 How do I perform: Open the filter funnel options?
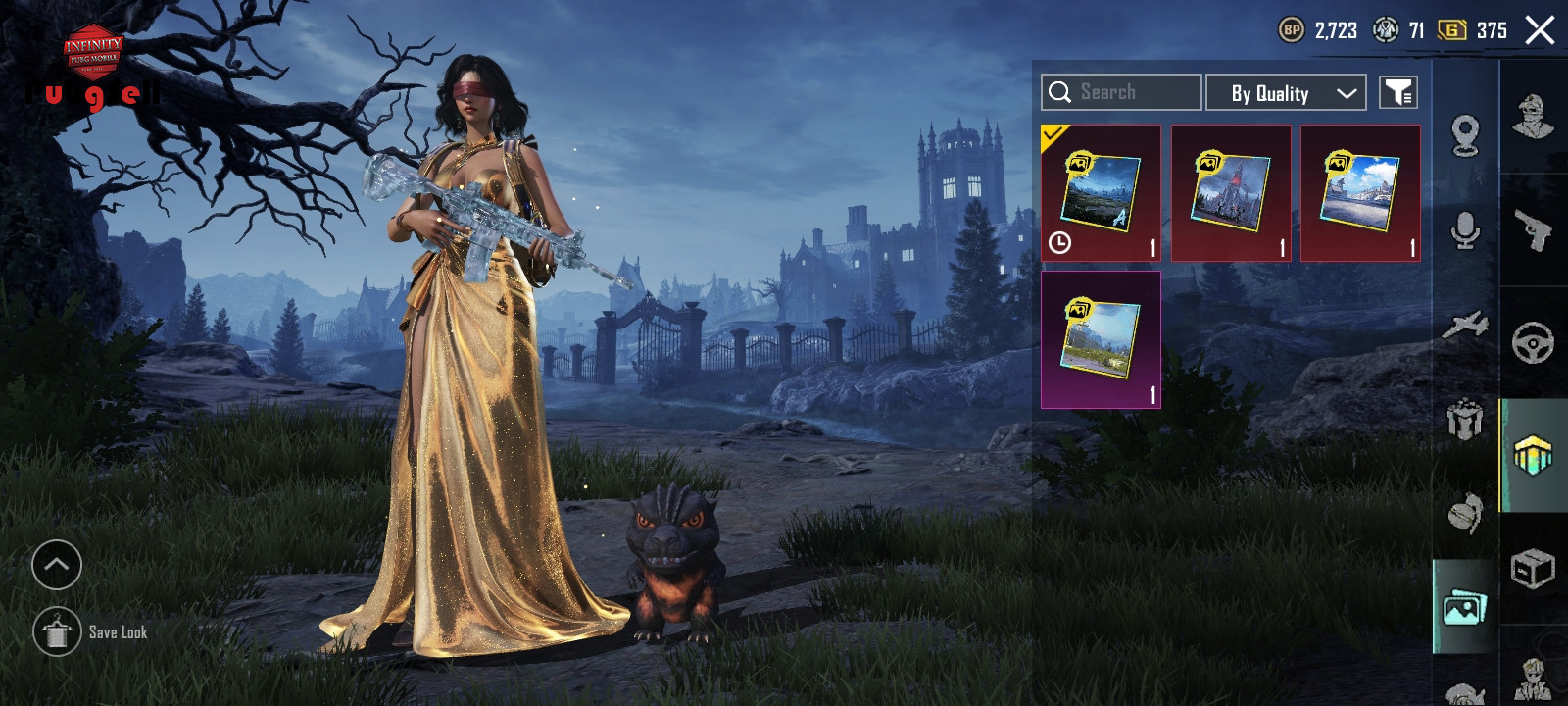(x=1397, y=93)
